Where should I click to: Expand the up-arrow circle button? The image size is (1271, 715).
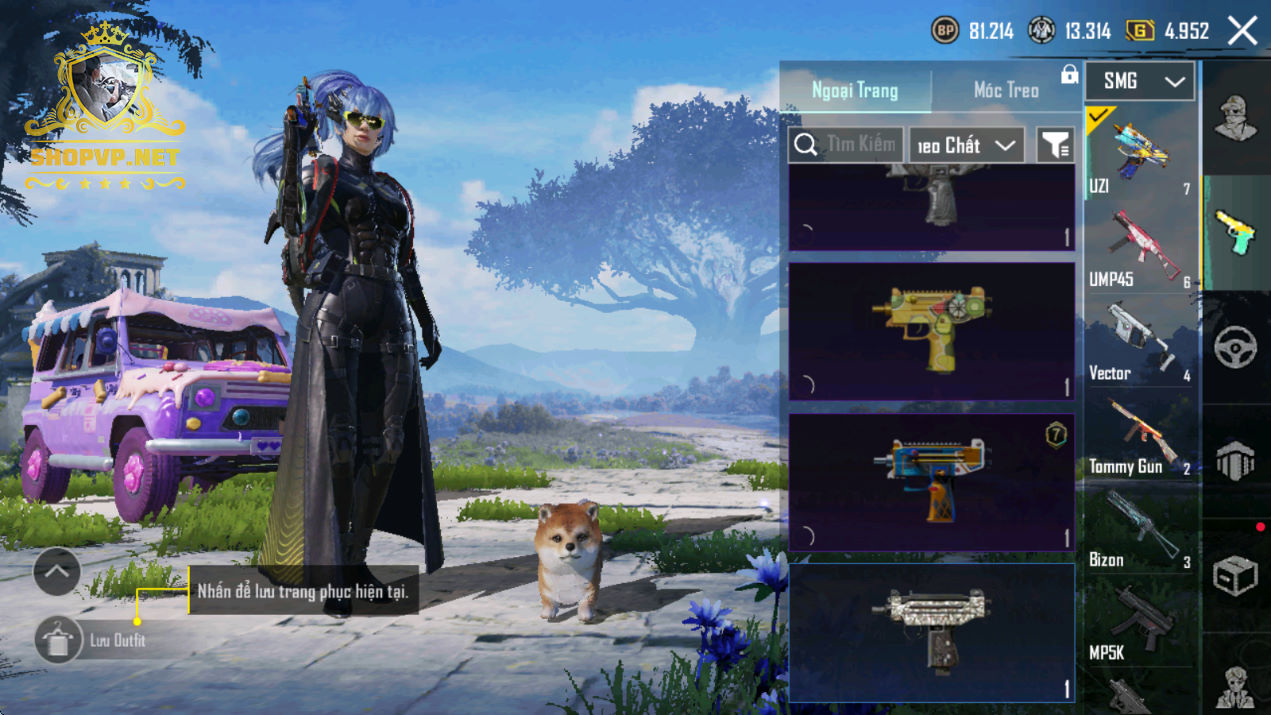coord(57,572)
